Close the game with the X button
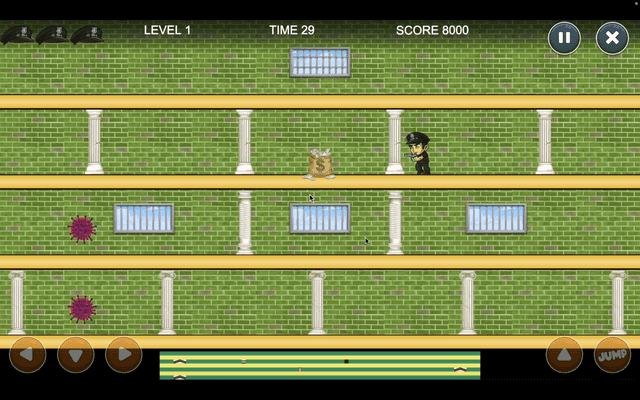 (x=612, y=38)
